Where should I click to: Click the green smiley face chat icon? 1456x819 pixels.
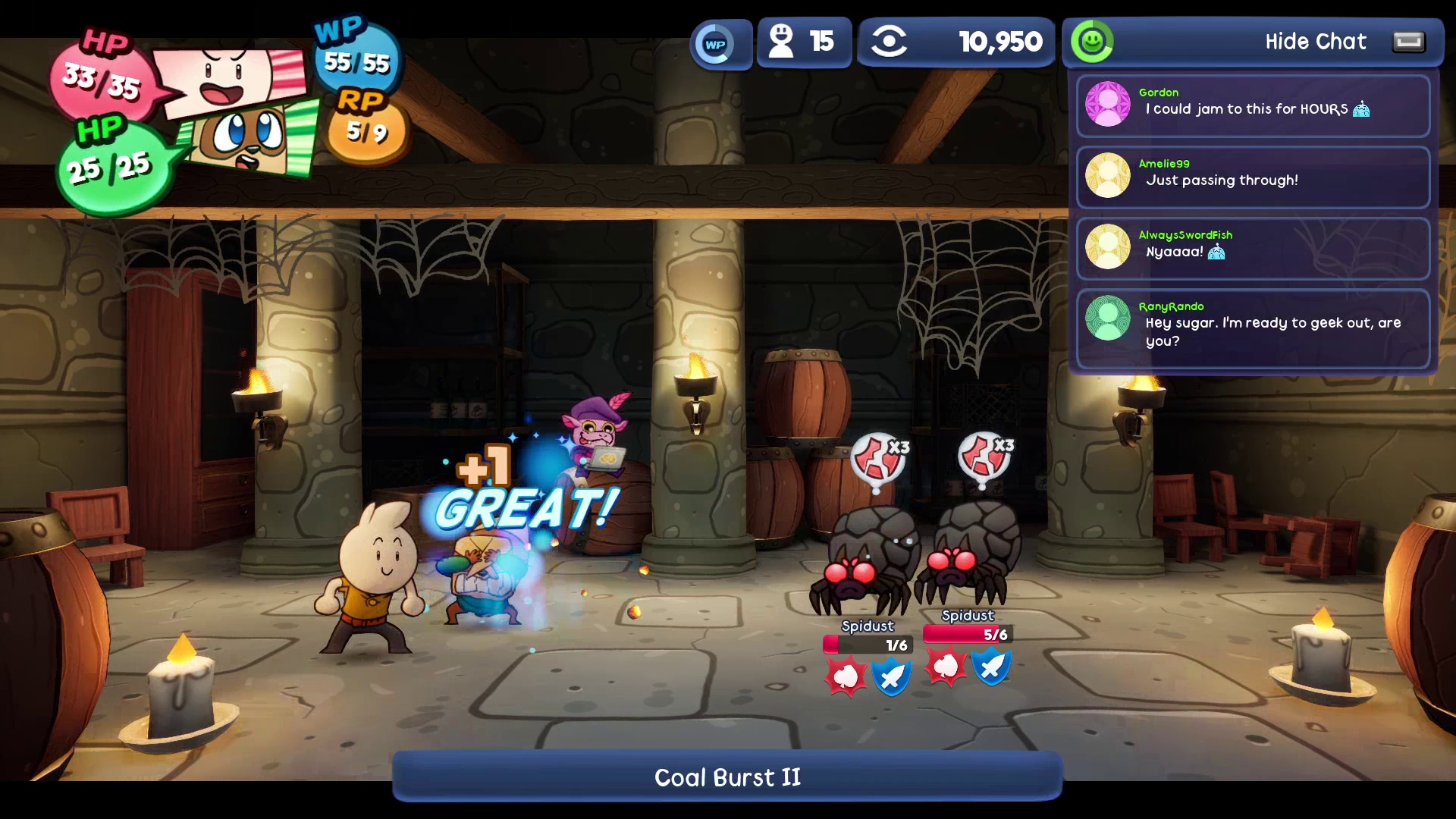[1092, 42]
